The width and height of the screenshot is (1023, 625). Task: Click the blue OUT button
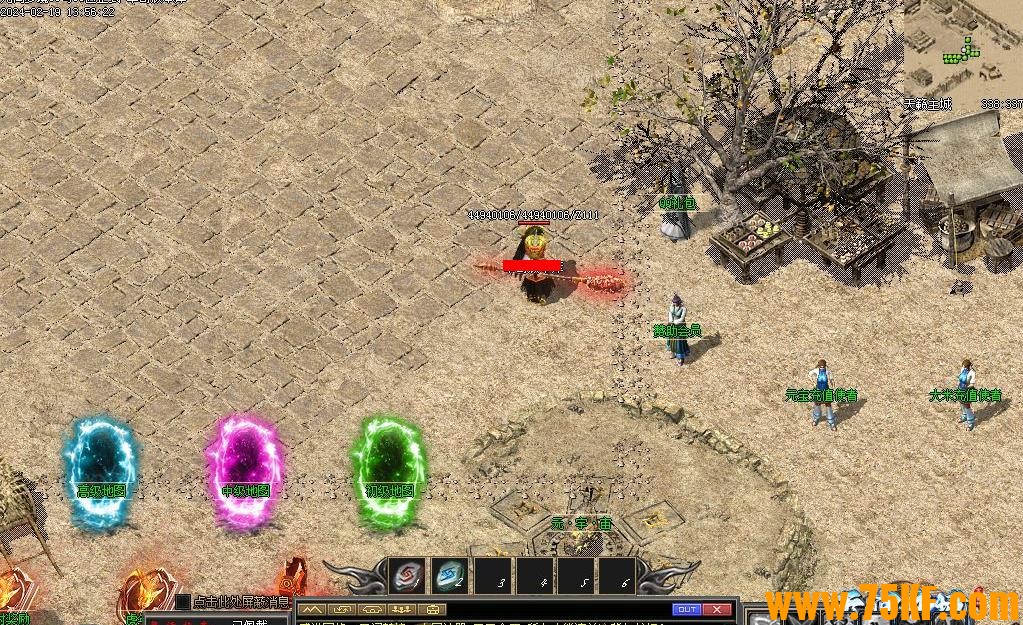coord(686,609)
